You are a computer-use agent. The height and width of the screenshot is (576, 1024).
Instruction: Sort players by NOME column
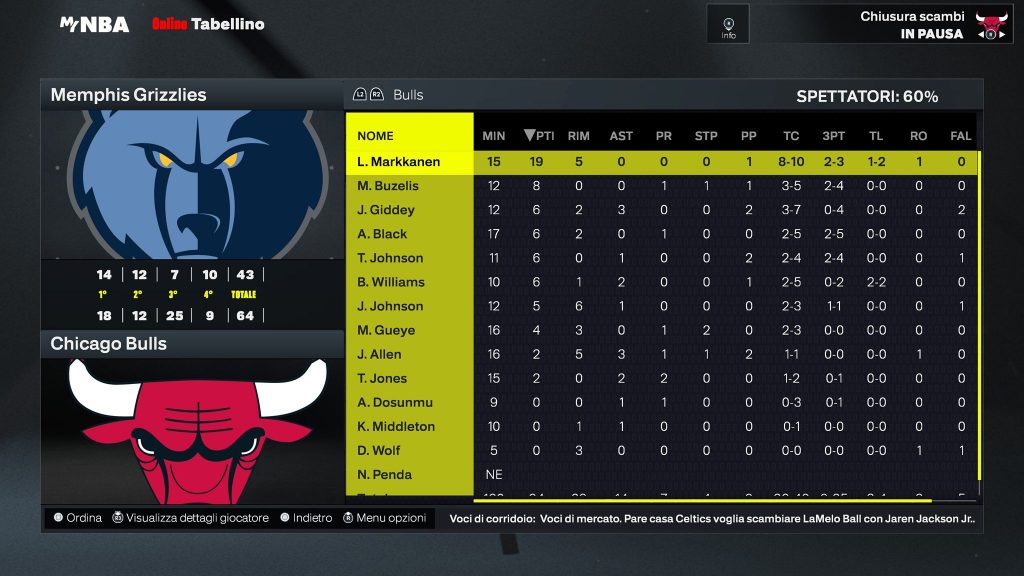coord(376,136)
